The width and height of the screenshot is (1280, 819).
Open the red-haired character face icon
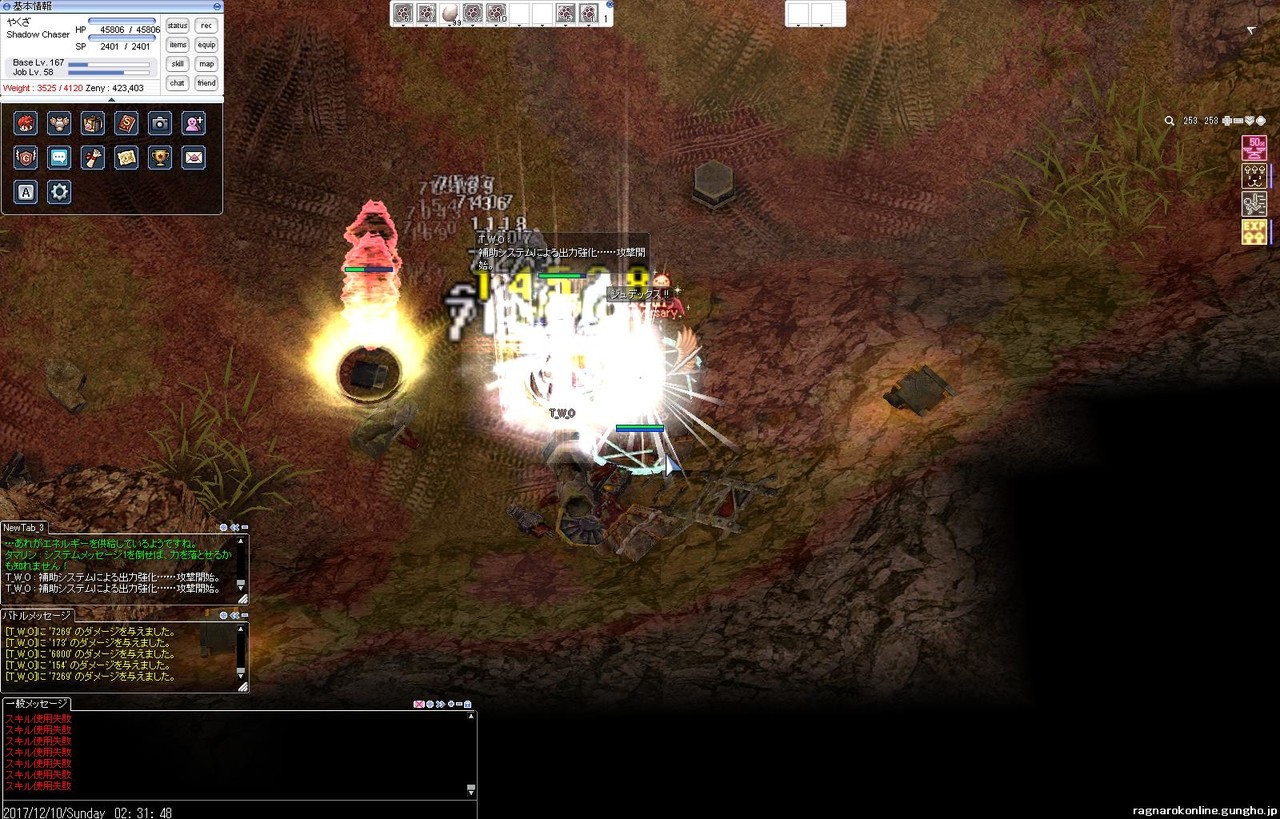pos(26,123)
